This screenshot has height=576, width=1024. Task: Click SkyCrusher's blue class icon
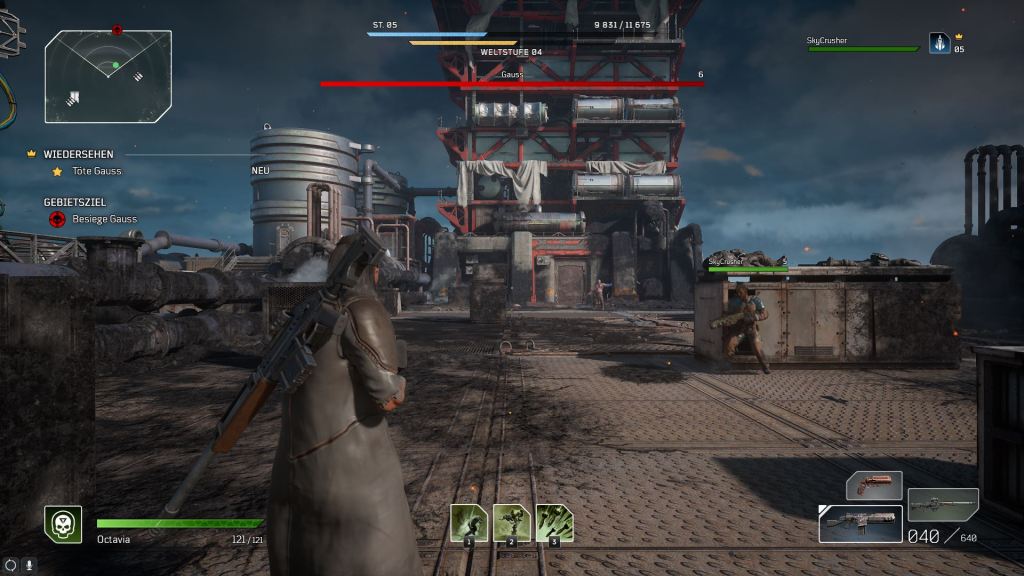tap(939, 42)
